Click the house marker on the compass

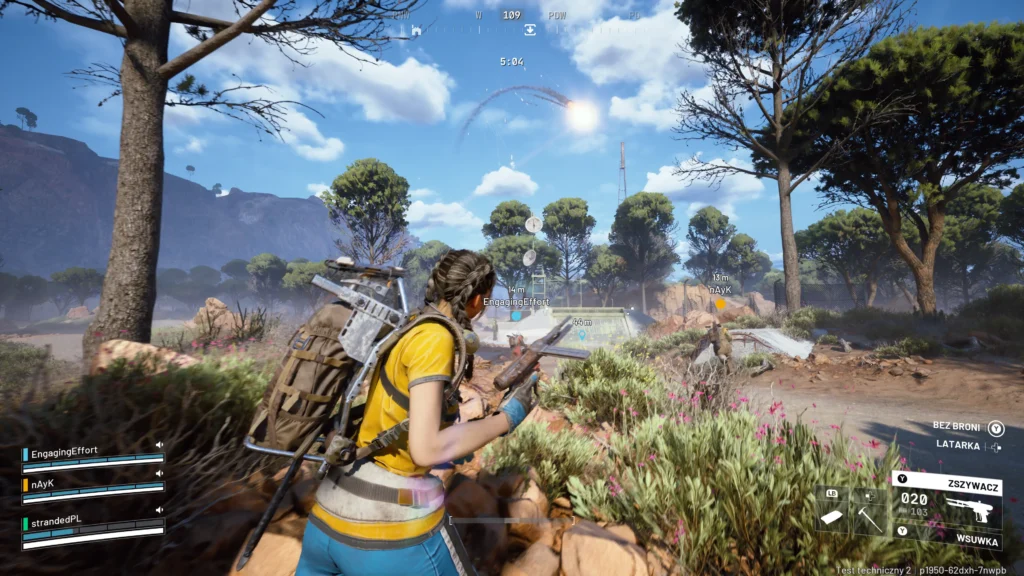(x=416, y=30)
